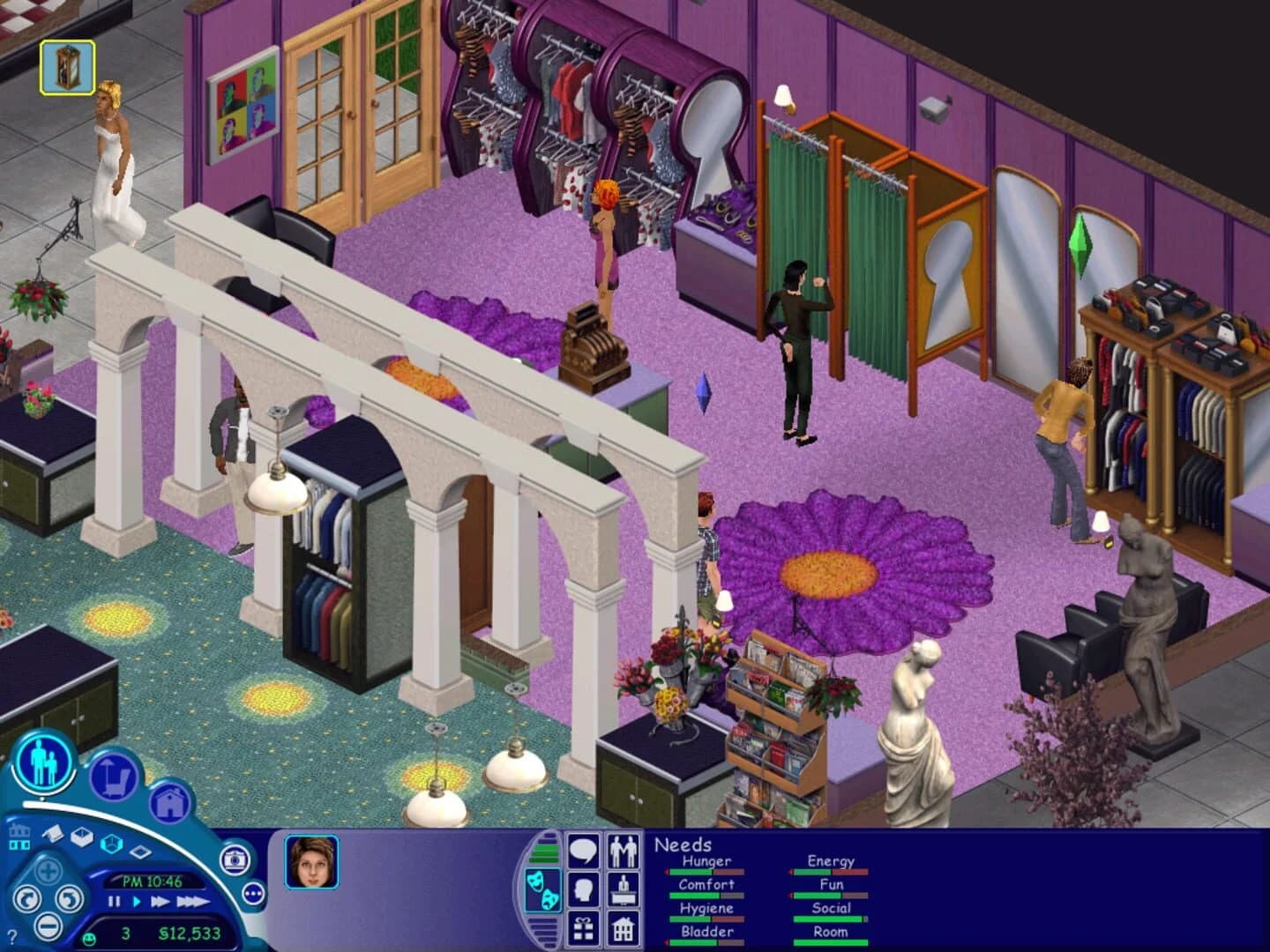This screenshot has width=1270, height=952.
Task: Open the House panel house icon
Action: (x=623, y=929)
